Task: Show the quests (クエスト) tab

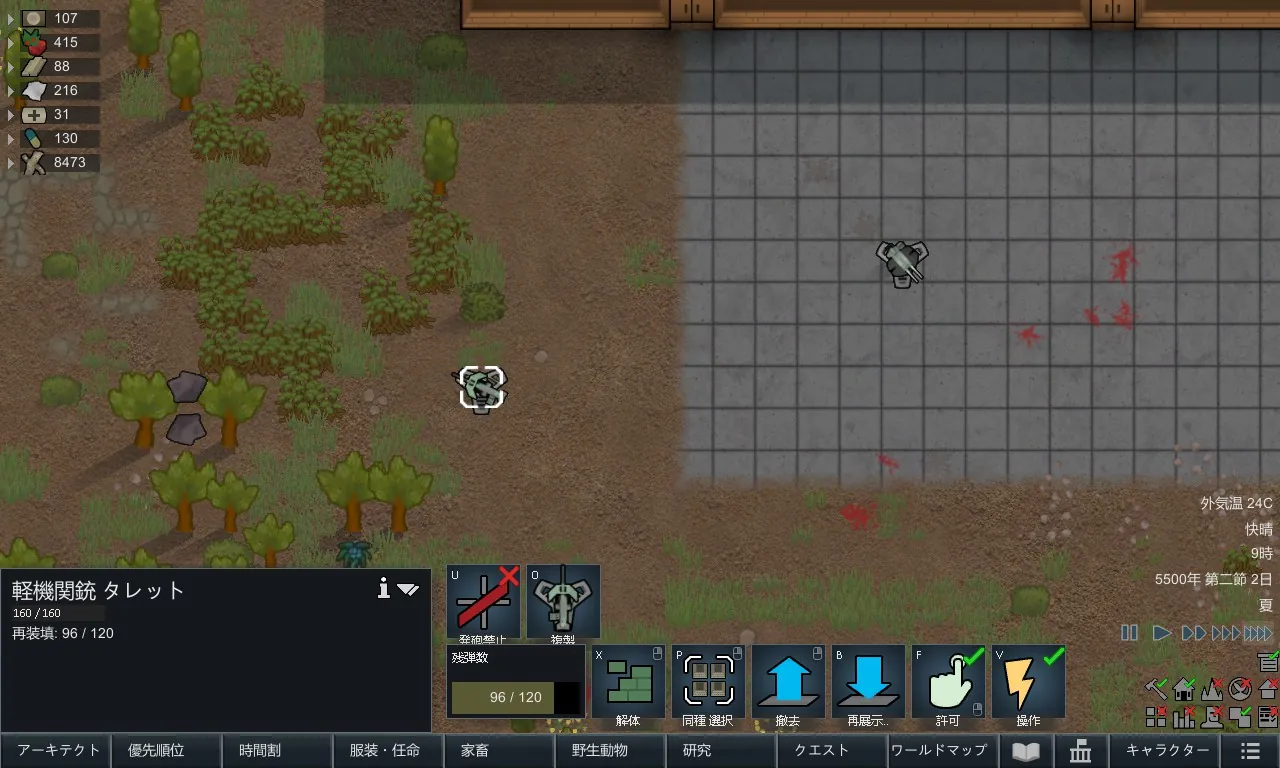Action: click(x=821, y=750)
